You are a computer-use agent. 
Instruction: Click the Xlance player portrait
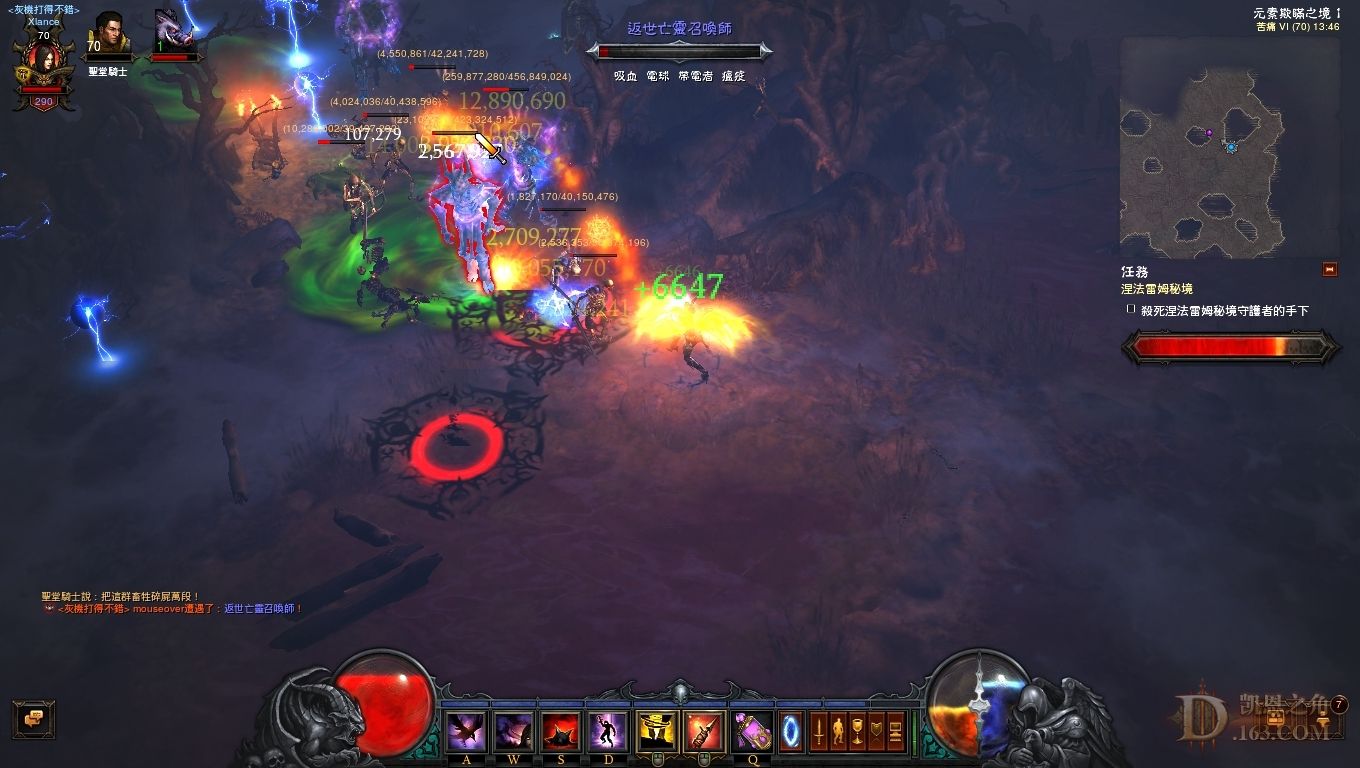coord(43,62)
